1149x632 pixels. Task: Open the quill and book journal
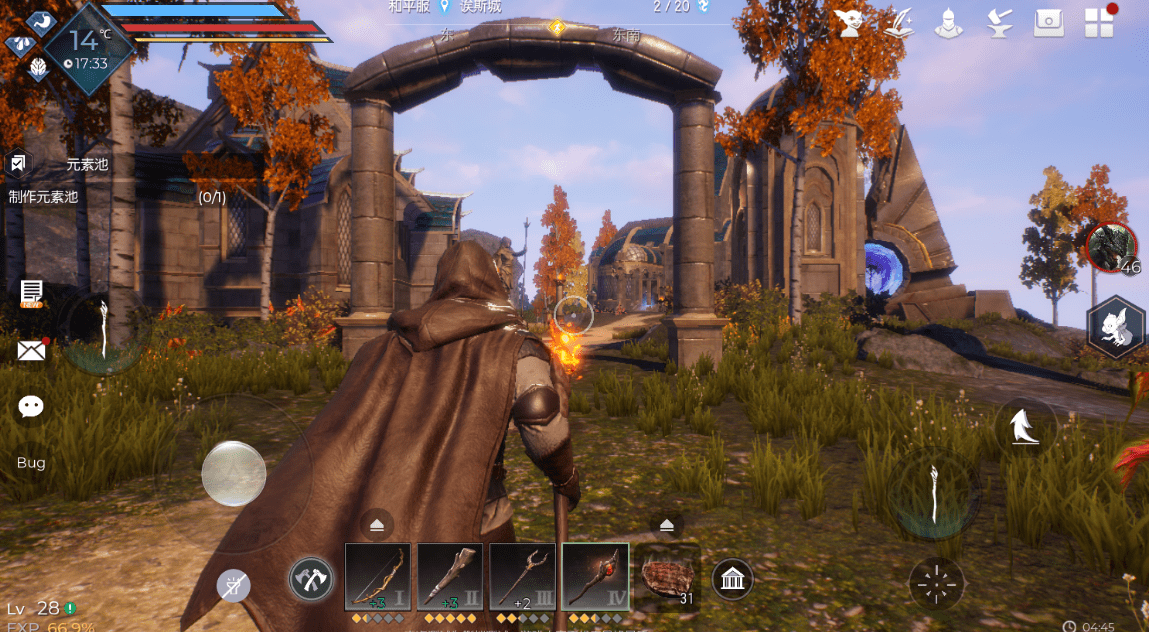pos(900,23)
